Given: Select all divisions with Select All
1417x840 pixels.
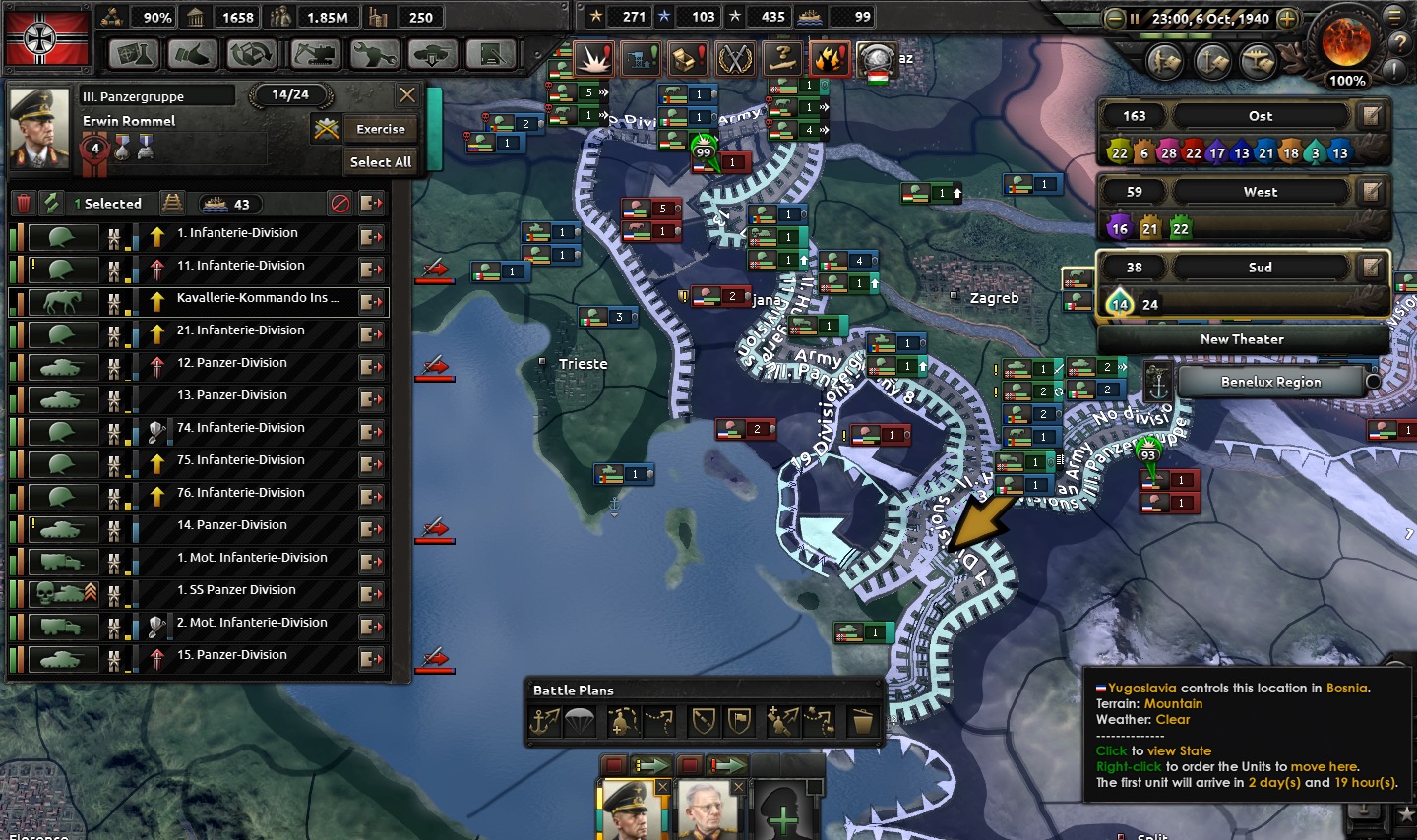Looking at the screenshot, I should [x=381, y=162].
